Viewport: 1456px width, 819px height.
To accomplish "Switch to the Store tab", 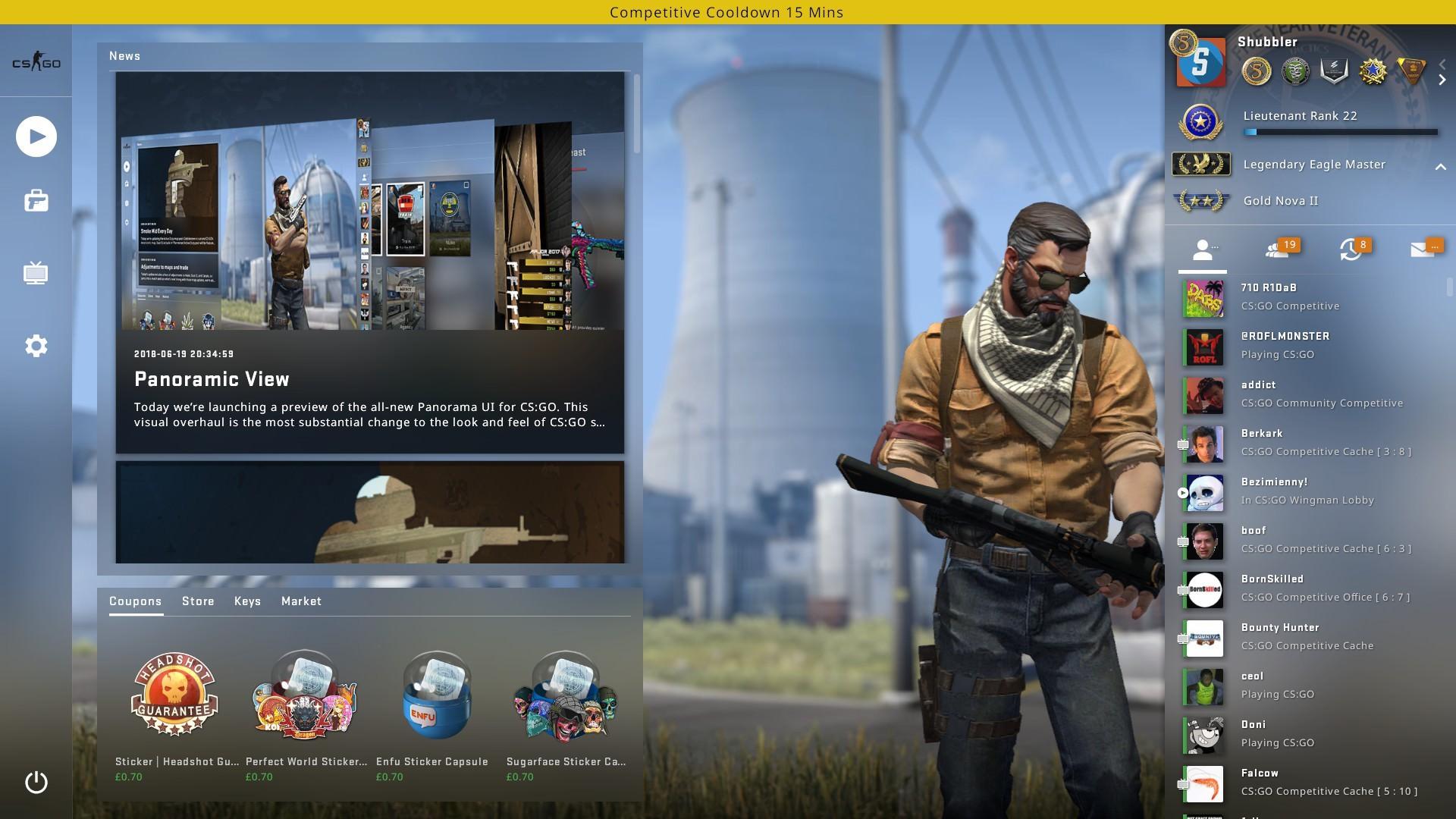I will click(x=198, y=601).
